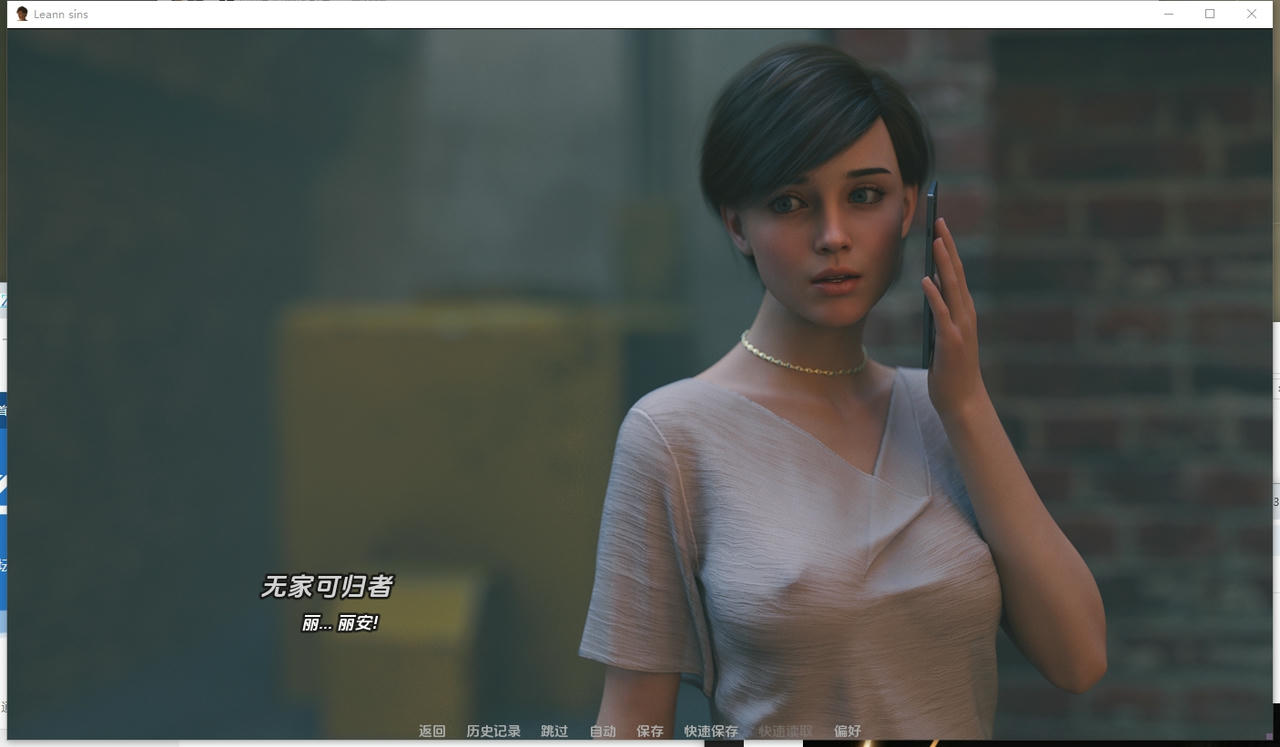Image resolution: width=1280 pixels, height=747 pixels.
Task: Click 返回 to go back a step
Action: [430, 731]
